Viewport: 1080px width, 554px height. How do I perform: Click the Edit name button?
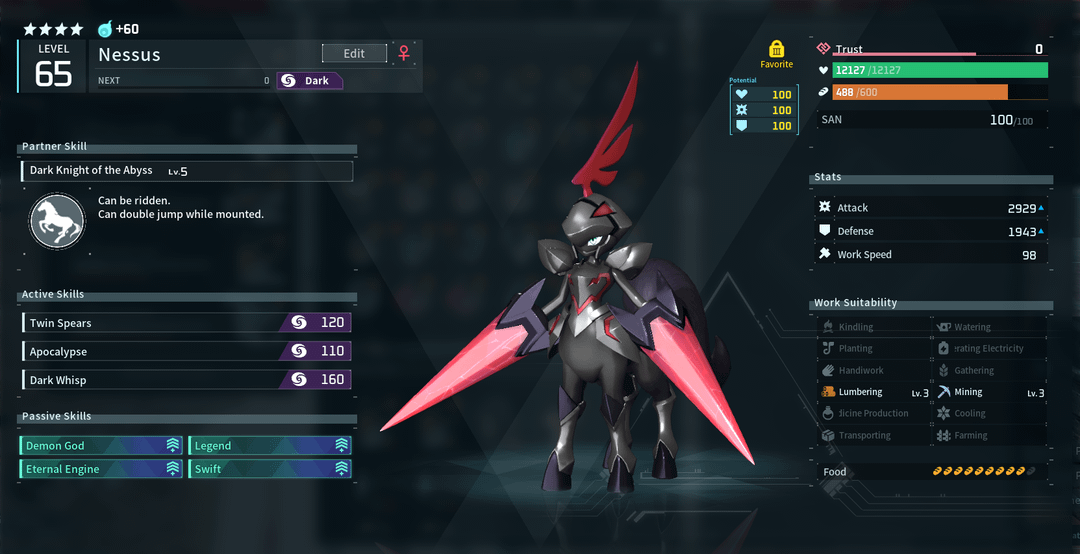354,53
